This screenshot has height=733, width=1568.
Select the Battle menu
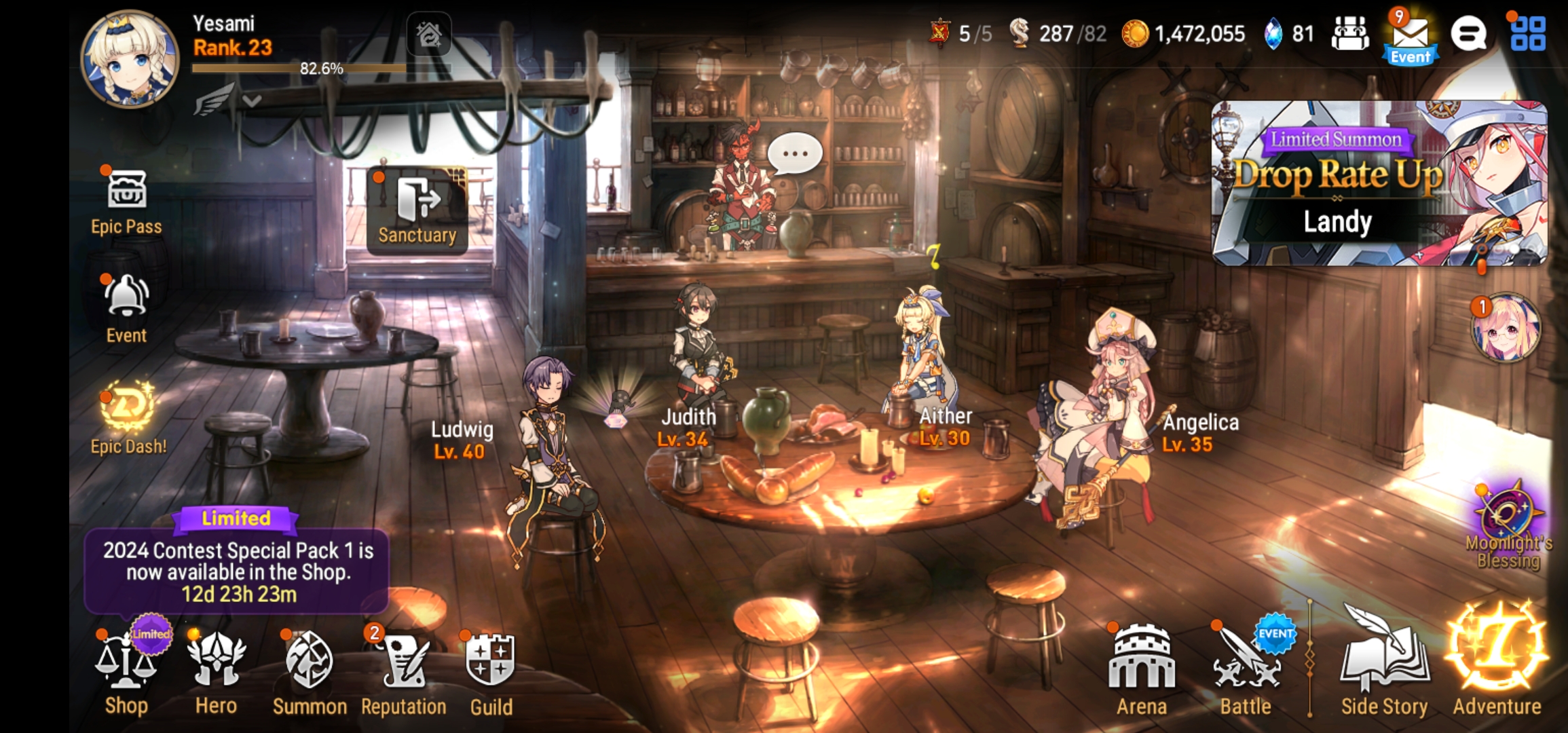[1246, 669]
